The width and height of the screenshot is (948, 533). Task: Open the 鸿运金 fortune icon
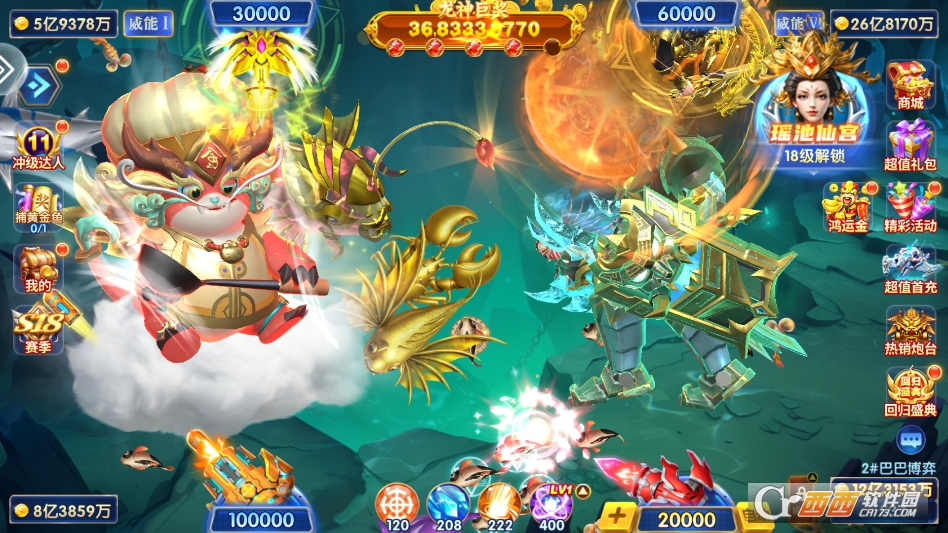[846, 205]
